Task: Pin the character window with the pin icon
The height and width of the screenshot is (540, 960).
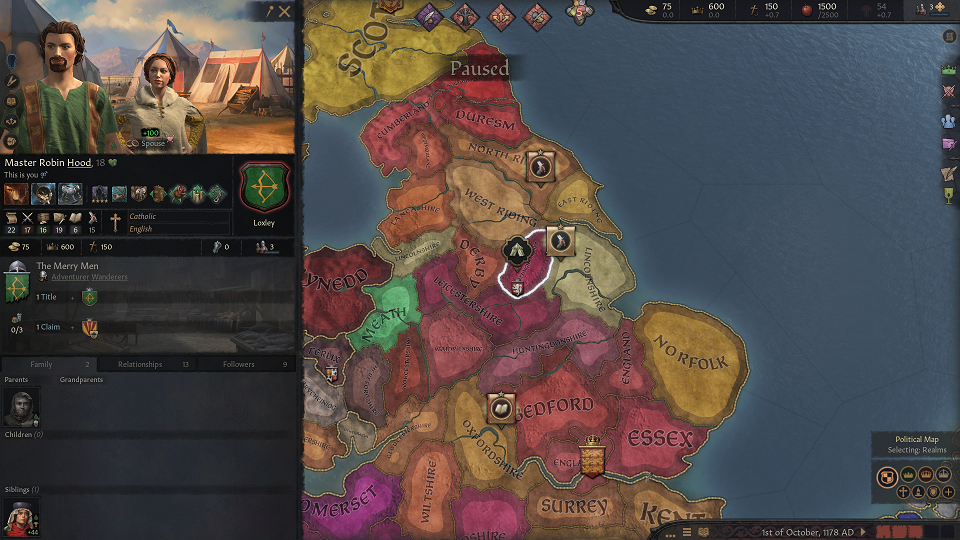Action: pos(268,12)
